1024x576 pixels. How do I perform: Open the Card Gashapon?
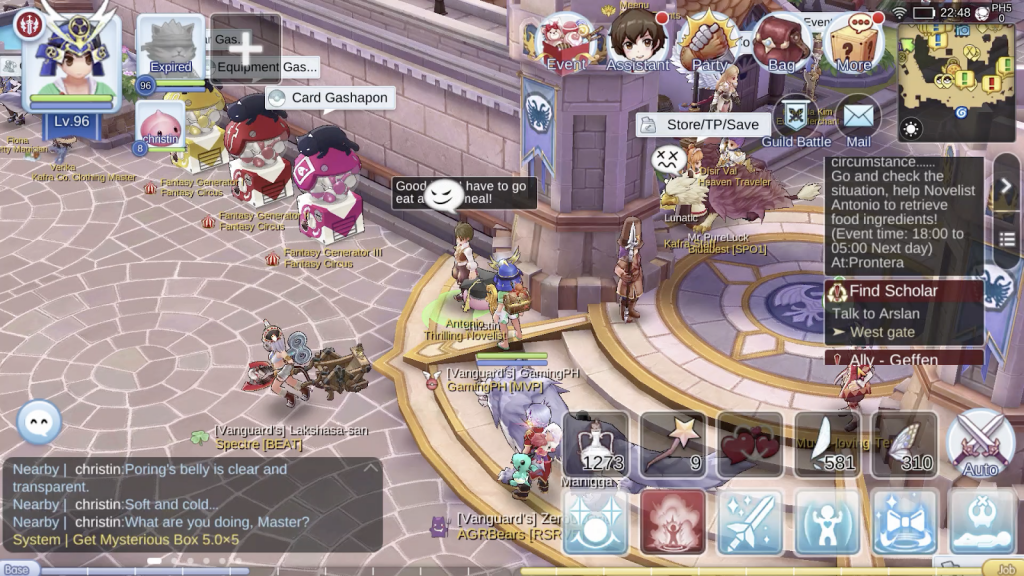[x=330, y=98]
